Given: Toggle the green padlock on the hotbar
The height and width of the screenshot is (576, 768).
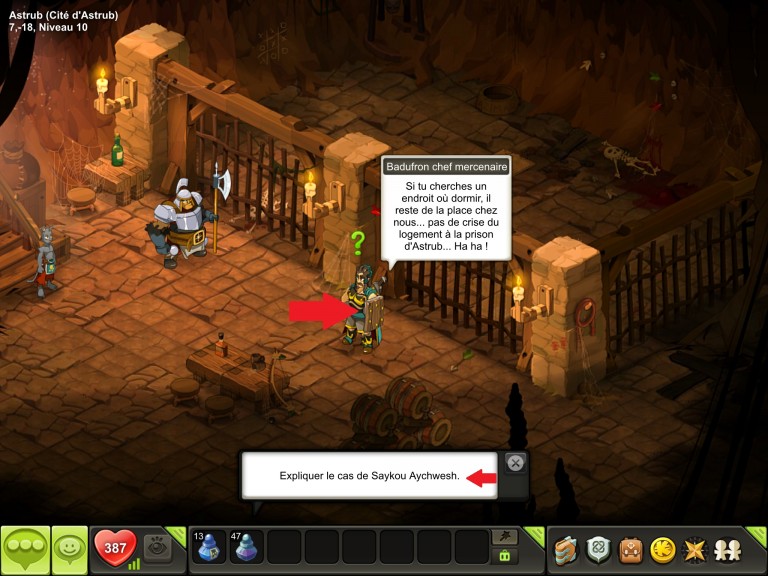Looking at the screenshot, I should pos(505,556).
